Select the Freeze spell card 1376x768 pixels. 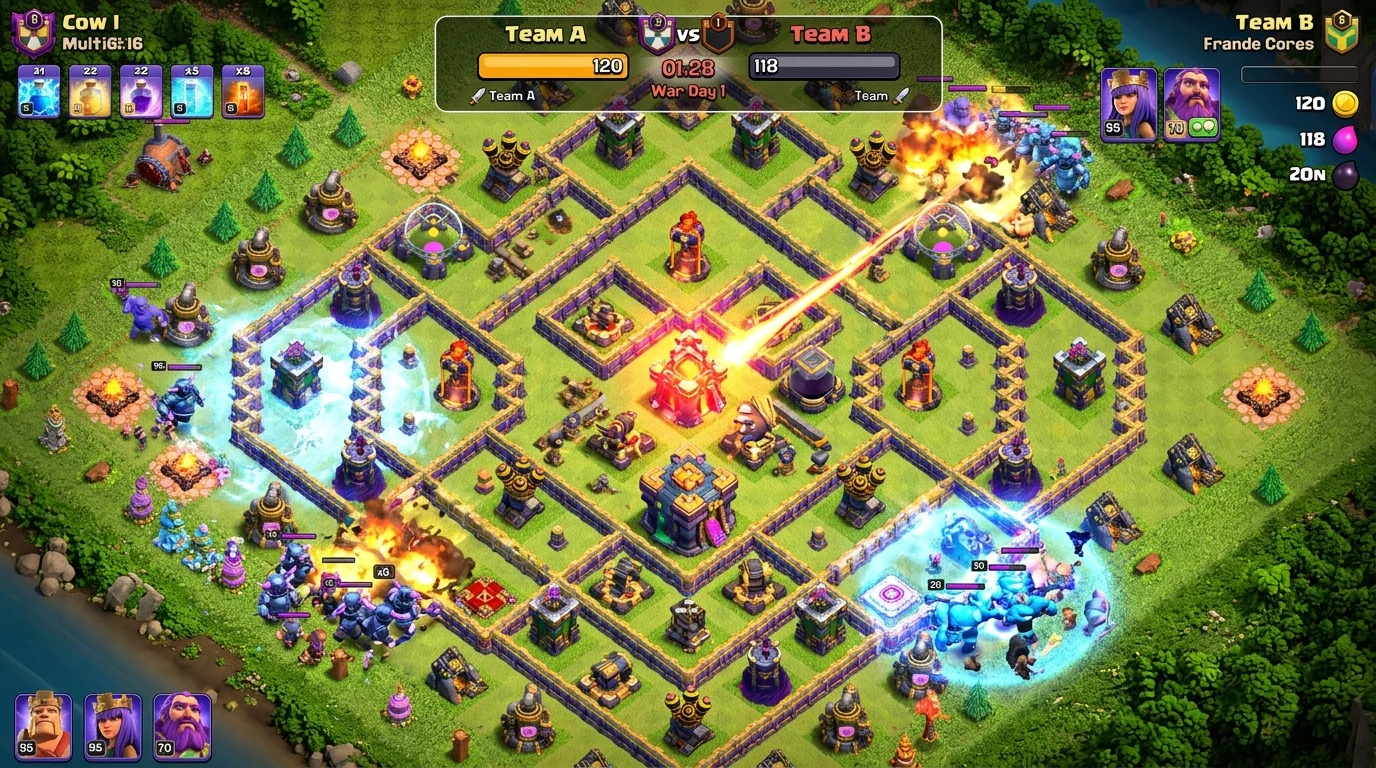click(191, 88)
